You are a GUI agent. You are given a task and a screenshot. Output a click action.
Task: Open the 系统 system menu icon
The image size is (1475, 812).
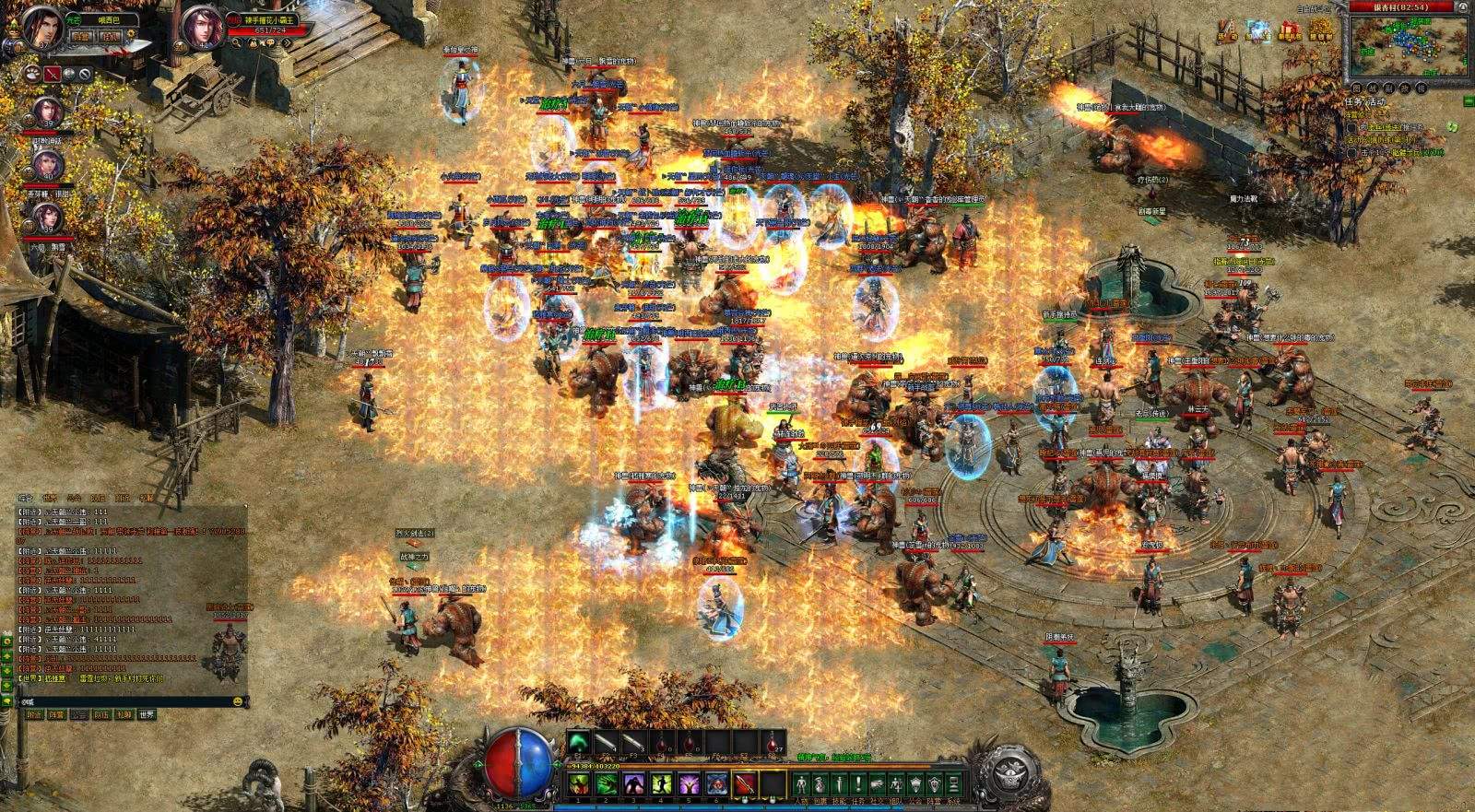[954, 784]
